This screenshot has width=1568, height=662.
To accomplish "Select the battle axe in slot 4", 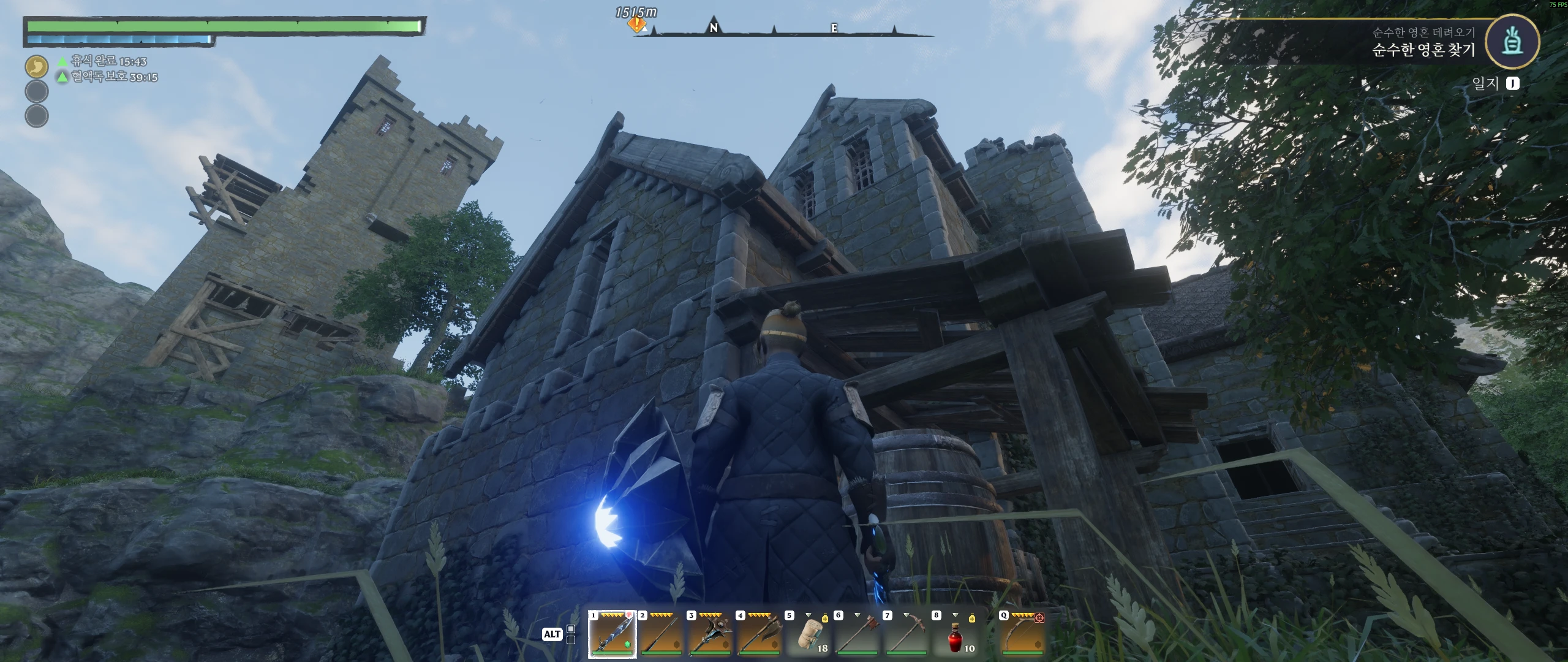I will point(759,634).
